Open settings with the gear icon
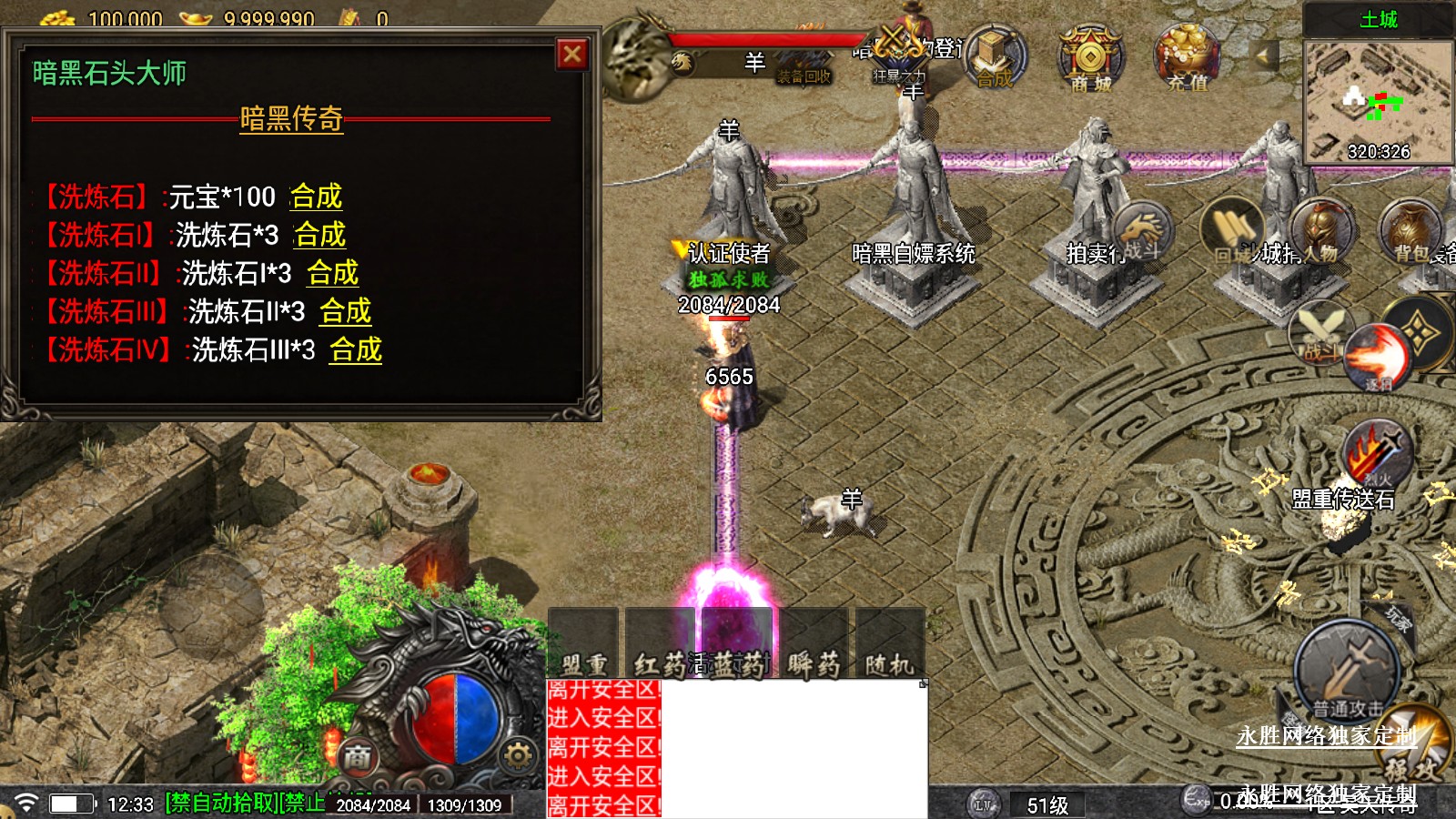1456x819 pixels. tap(518, 755)
